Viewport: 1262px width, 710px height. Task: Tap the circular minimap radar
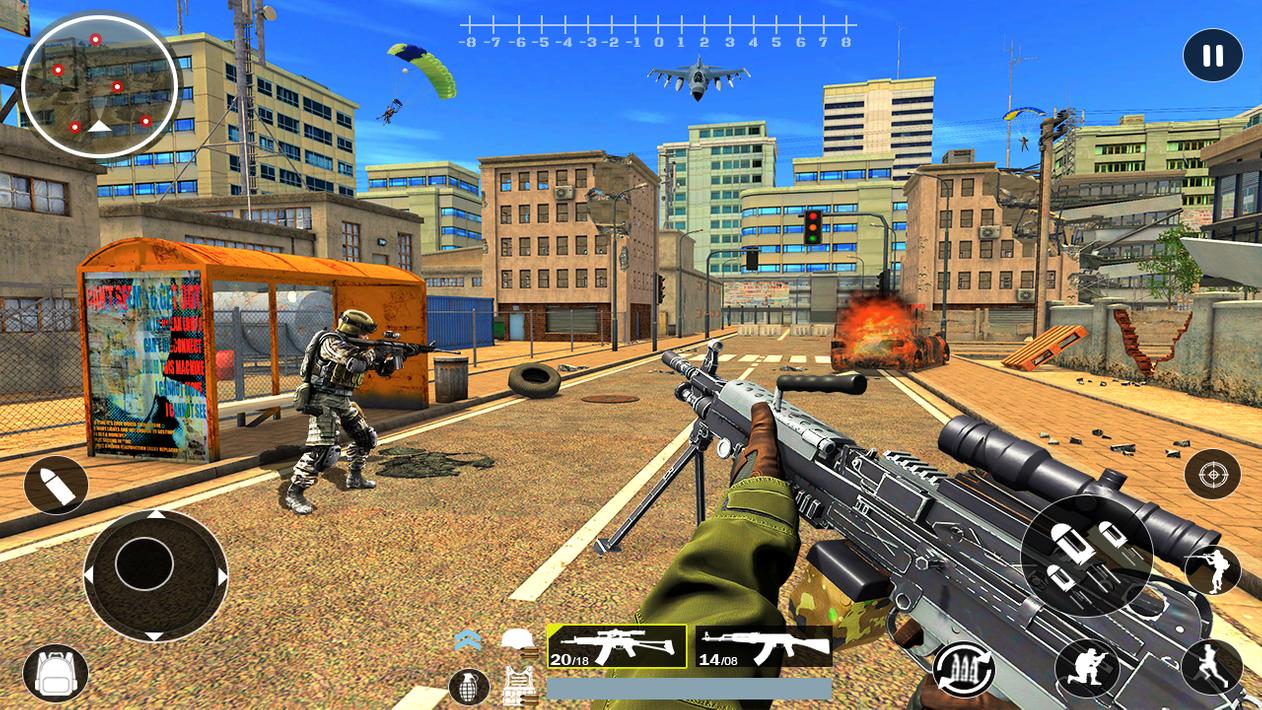(99, 86)
